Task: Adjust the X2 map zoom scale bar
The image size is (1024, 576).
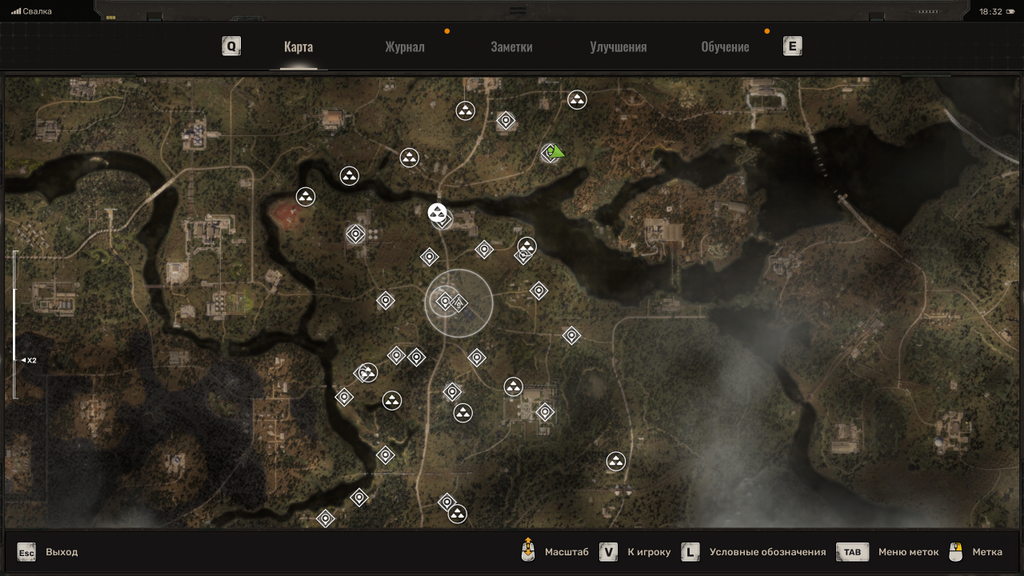Action: pyautogui.click(x=15, y=325)
